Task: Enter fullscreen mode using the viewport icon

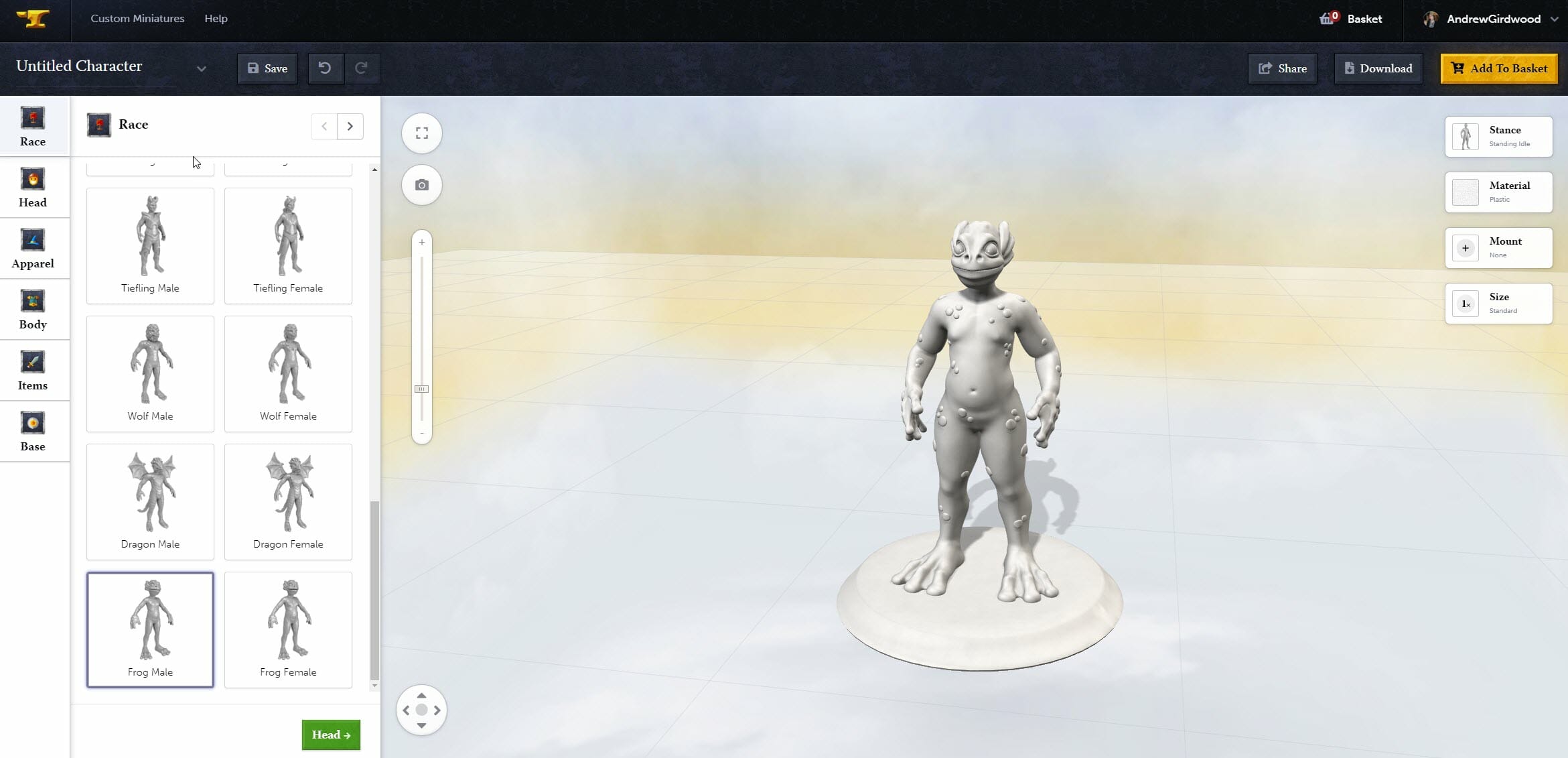Action: click(x=421, y=133)
